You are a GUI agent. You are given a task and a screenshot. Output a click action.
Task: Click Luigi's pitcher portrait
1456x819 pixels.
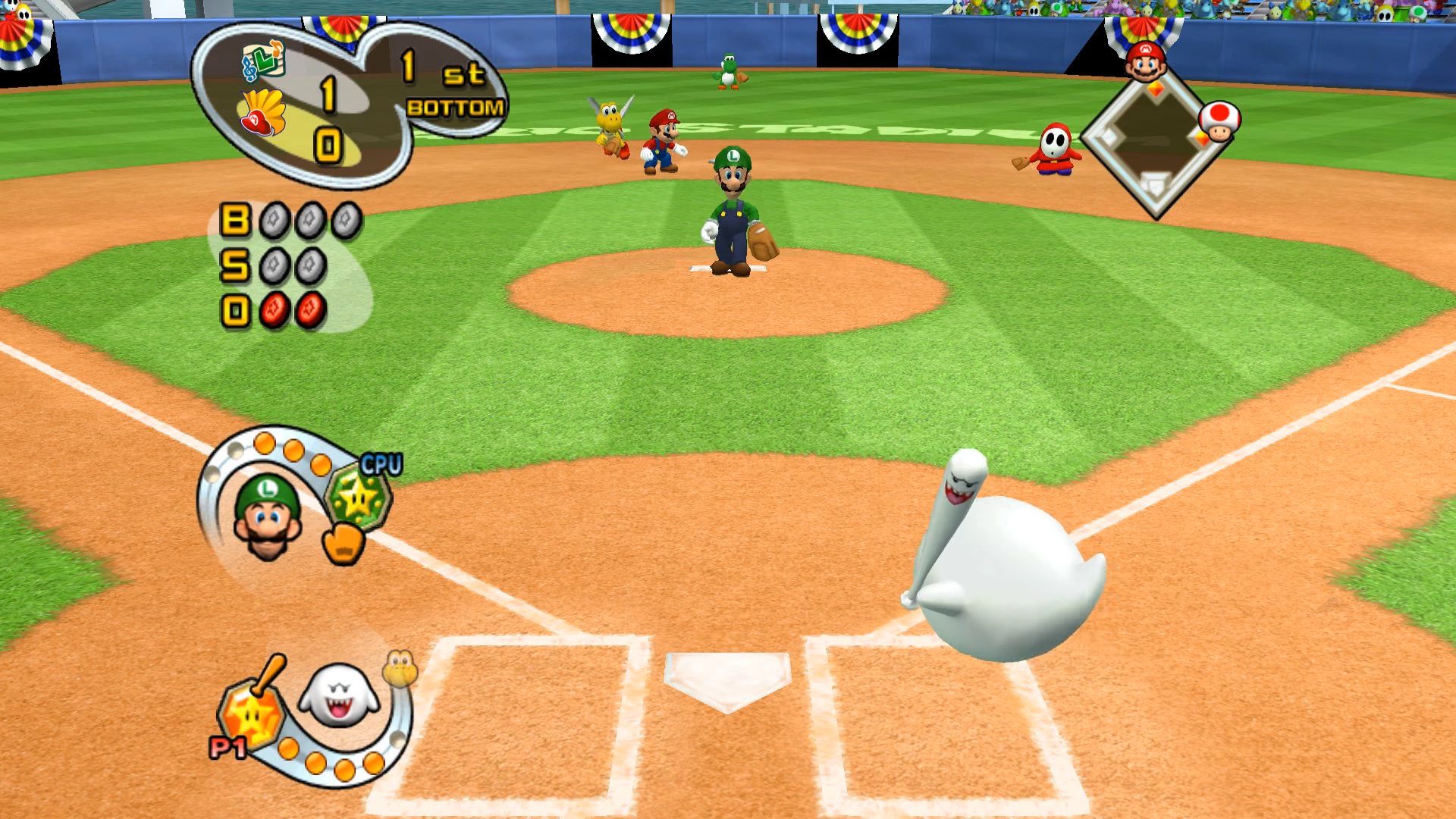[267, 517]
